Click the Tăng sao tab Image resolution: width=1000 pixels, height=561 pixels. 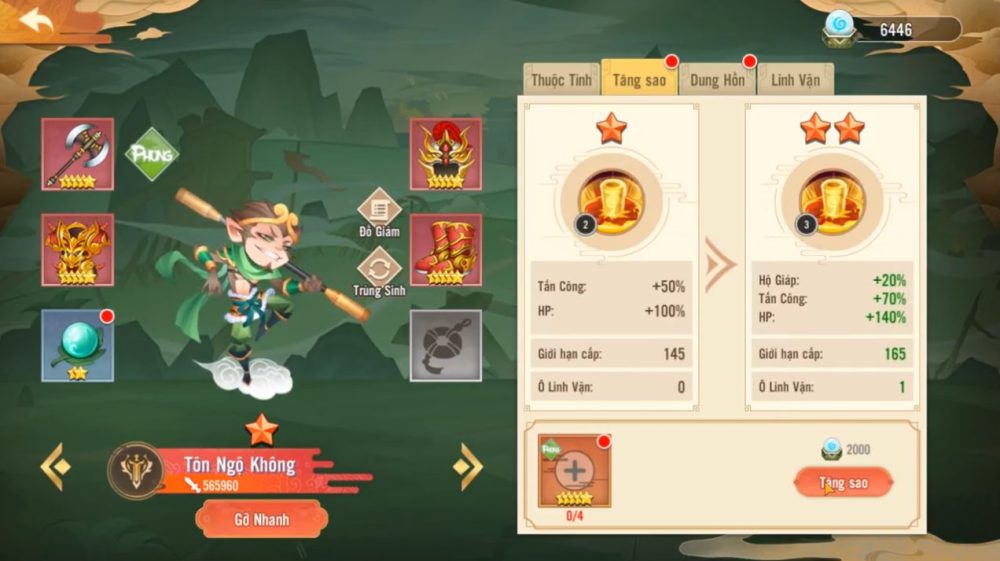point(639,80)
